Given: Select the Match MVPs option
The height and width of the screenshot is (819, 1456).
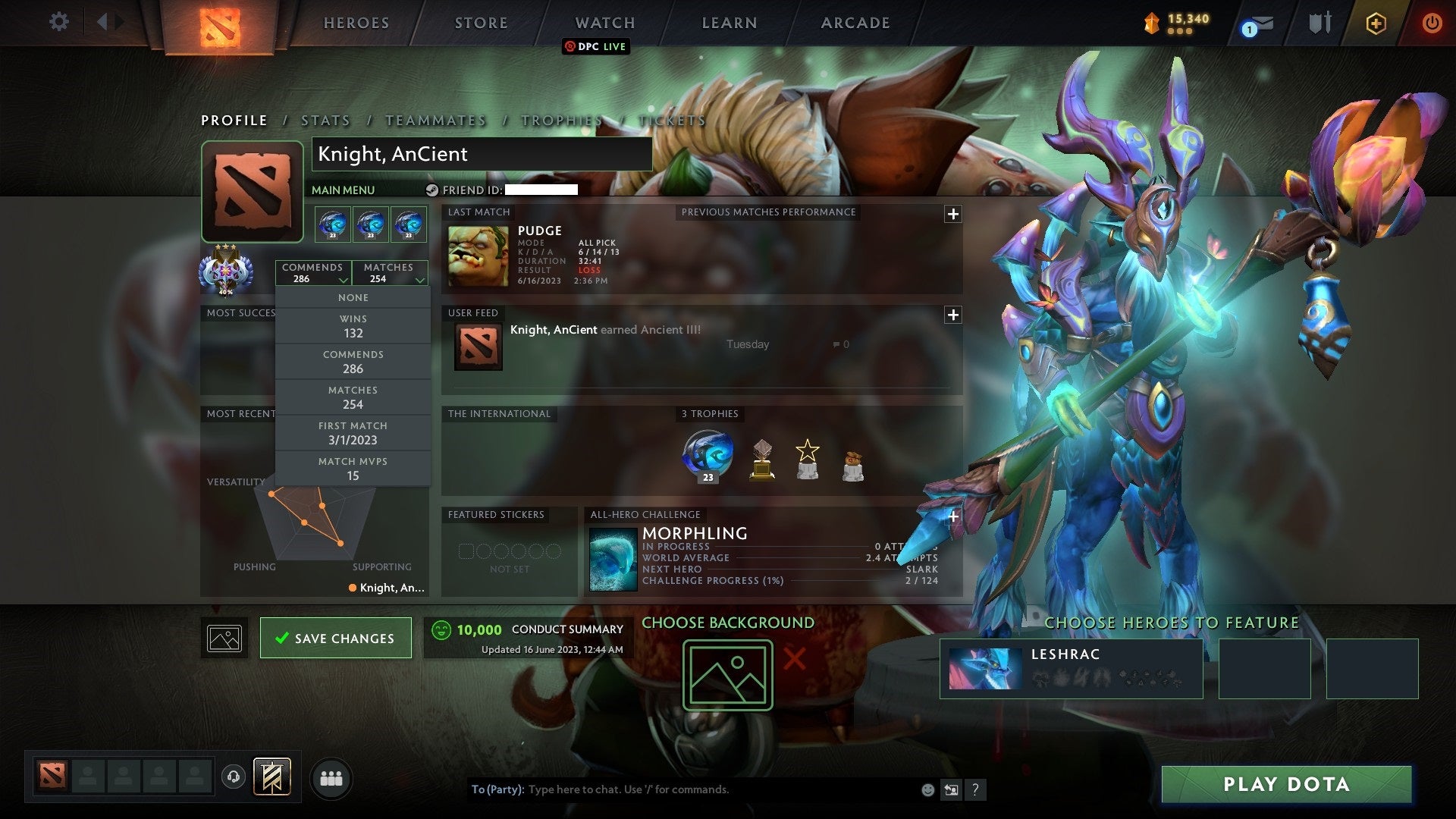Looking at the screenshot, I should tap(353, 469).
